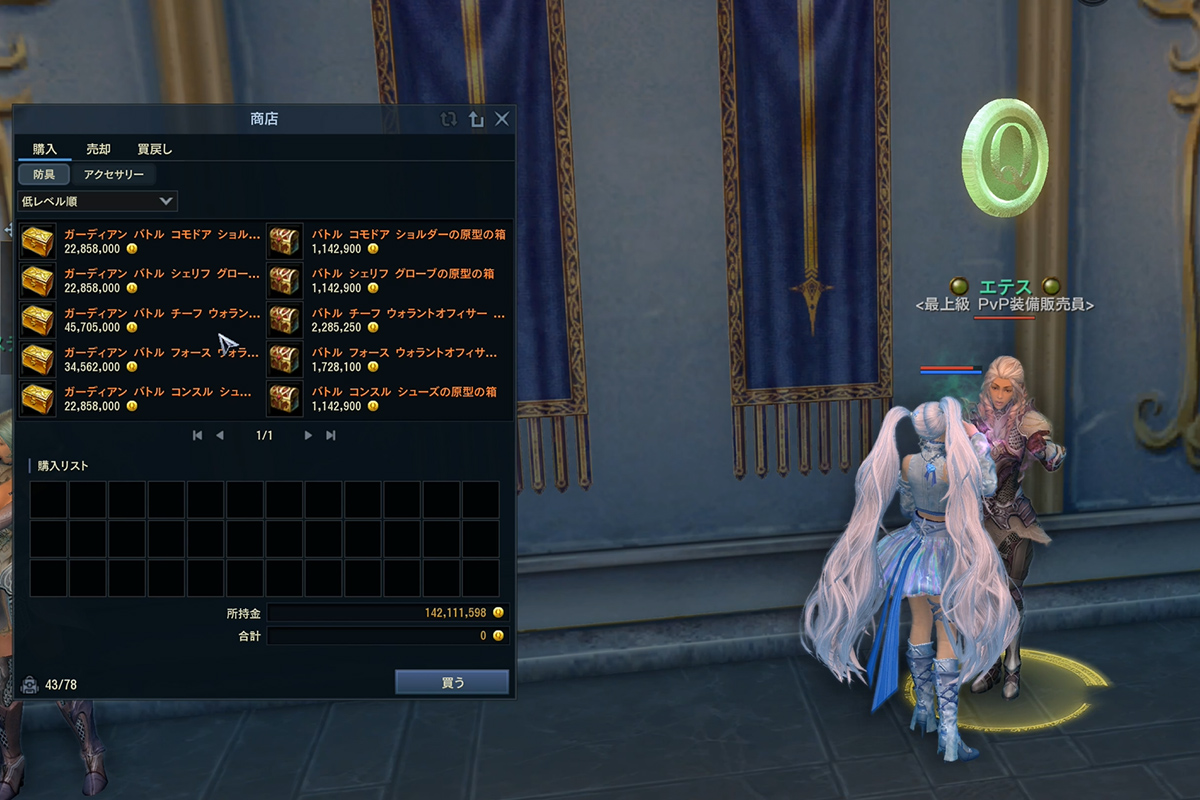Close the 商店 shop window

502,119
